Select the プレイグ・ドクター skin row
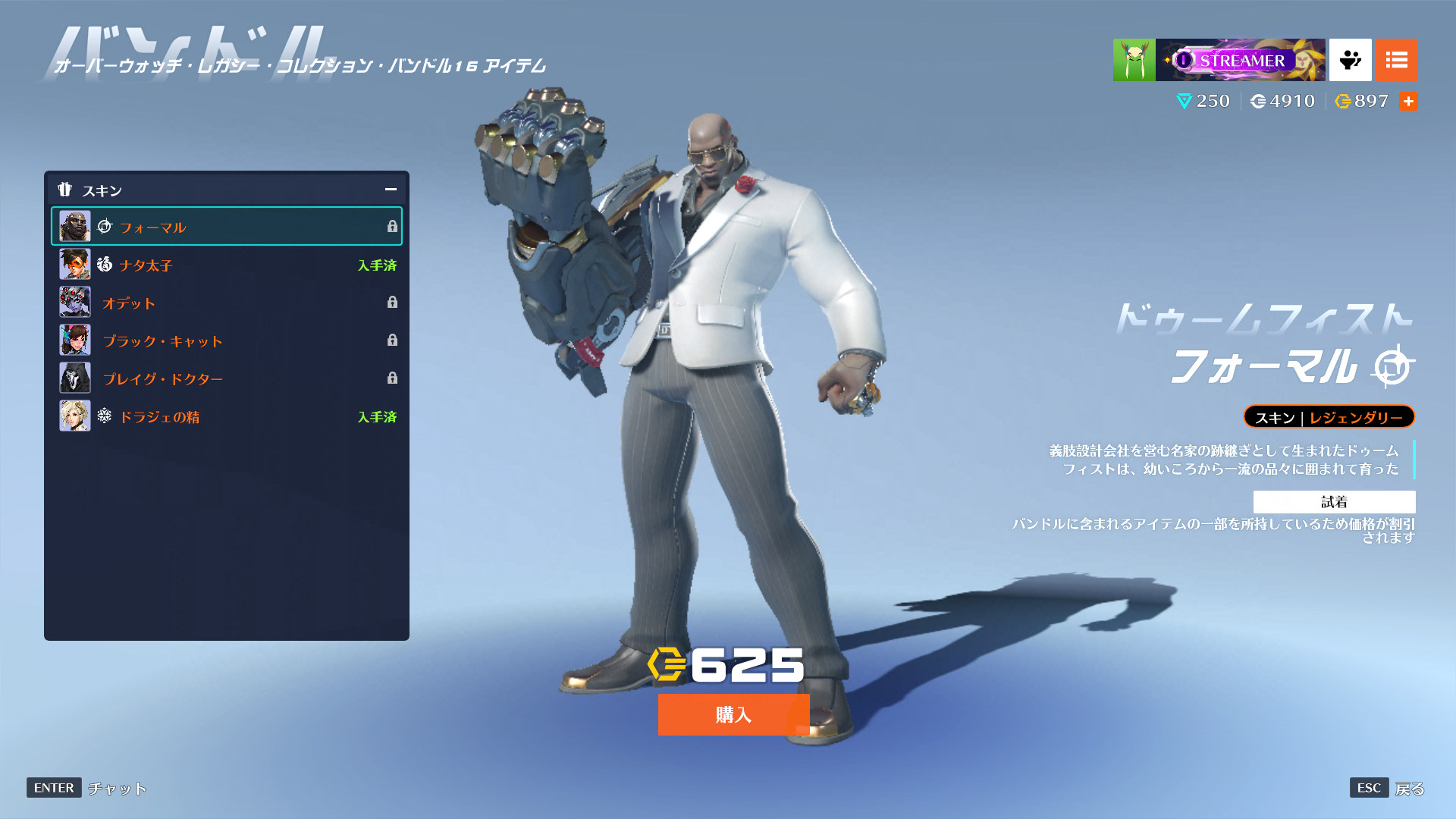Screen dimensions: 1456x819 [x=226, y=378]
